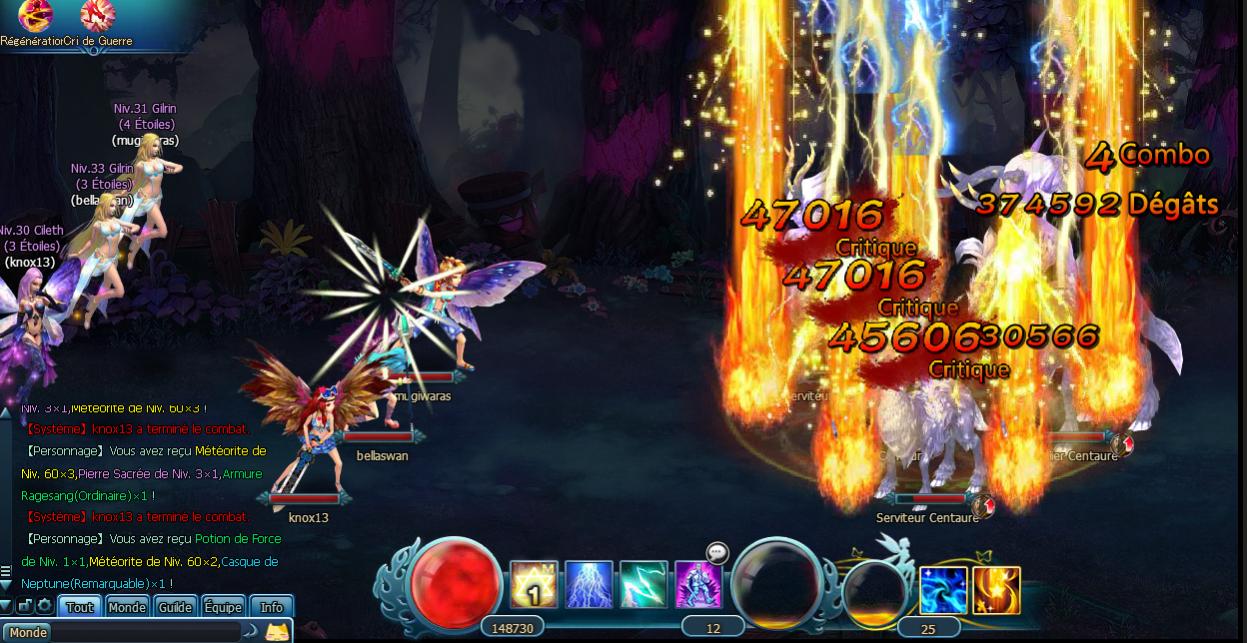Trigger the orange flame star skill

point(997,590)
